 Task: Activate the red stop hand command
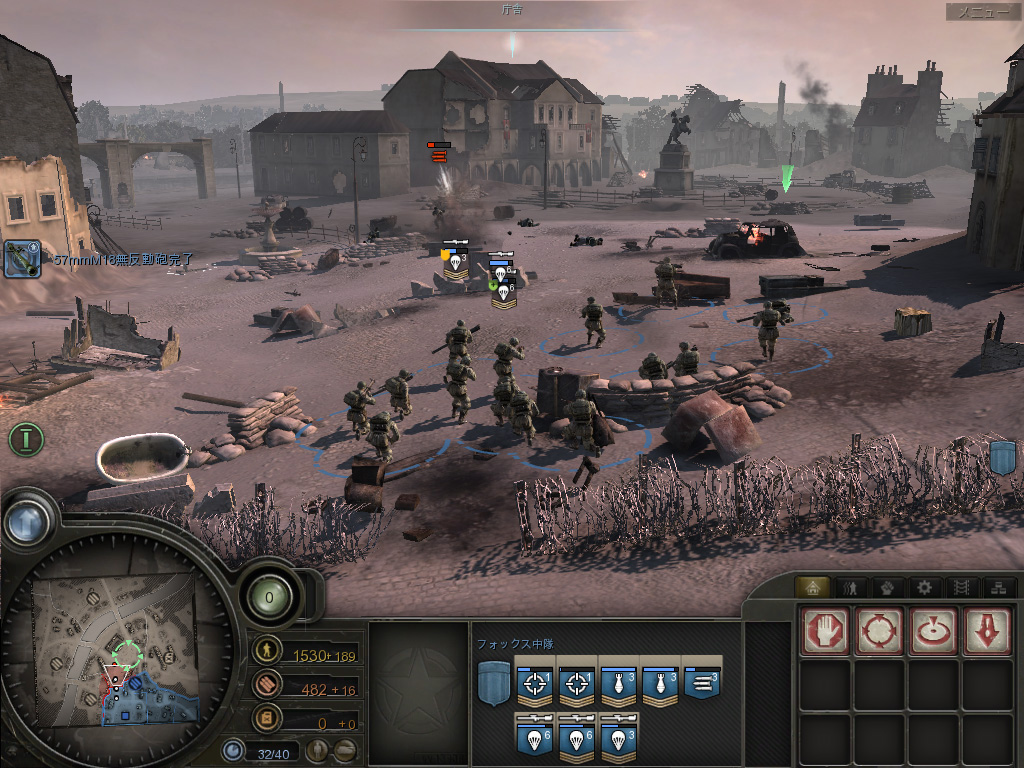click(825, 631)
